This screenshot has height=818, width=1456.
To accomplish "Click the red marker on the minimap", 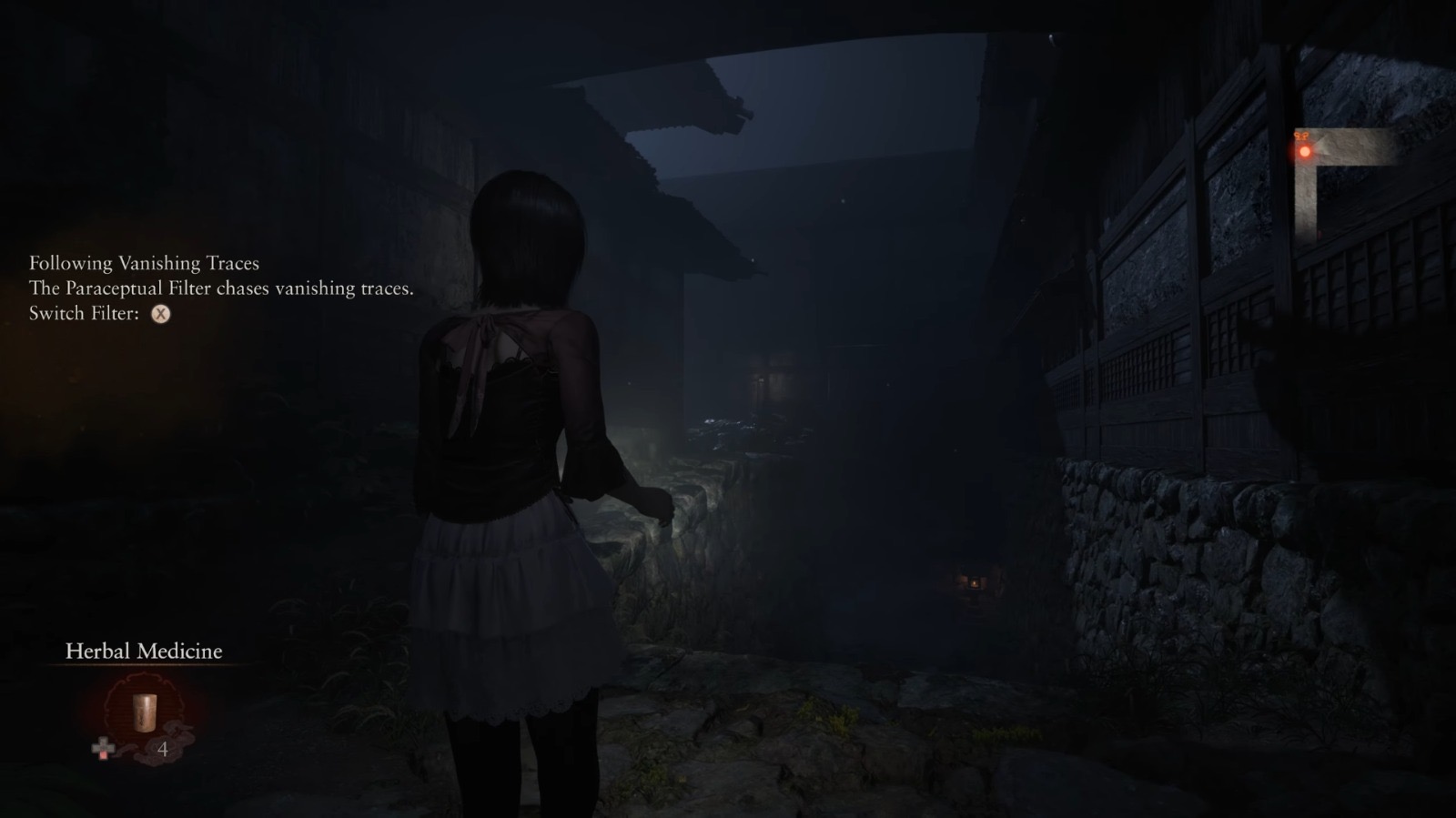I will pyautogui.click(x=1305, y=151).
